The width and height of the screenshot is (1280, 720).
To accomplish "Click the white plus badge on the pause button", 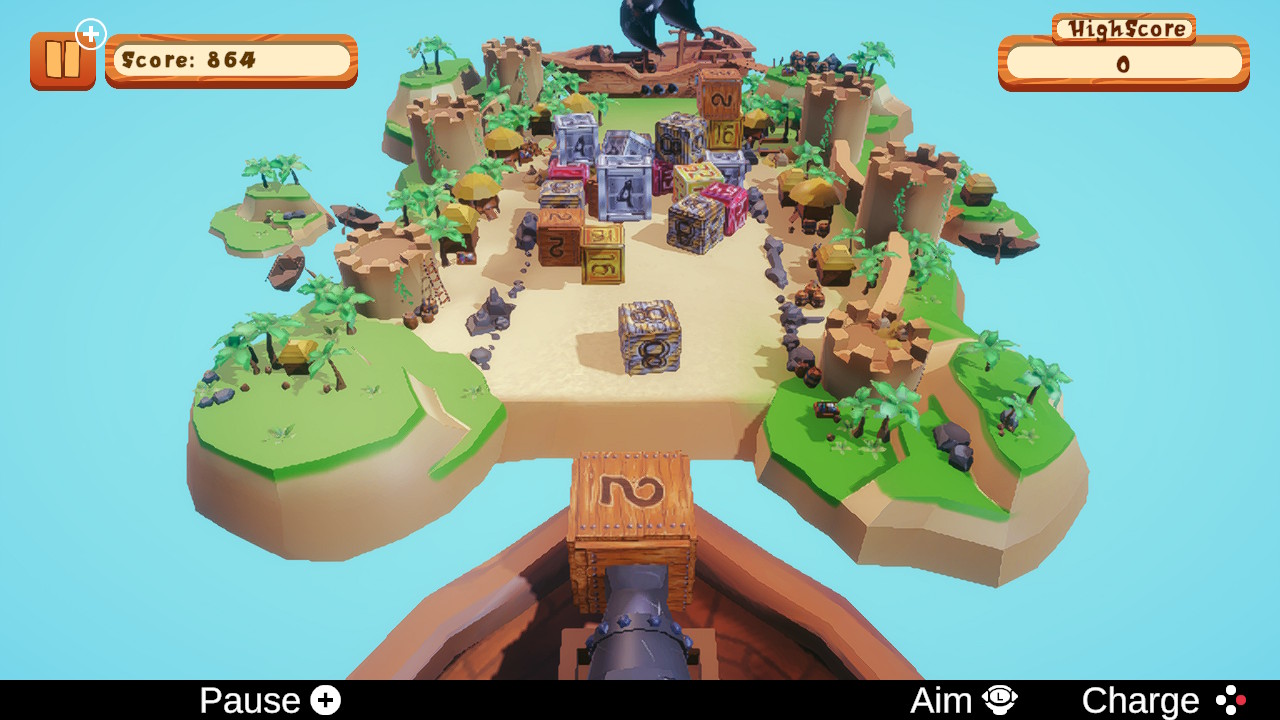I will tap(91, 34).
